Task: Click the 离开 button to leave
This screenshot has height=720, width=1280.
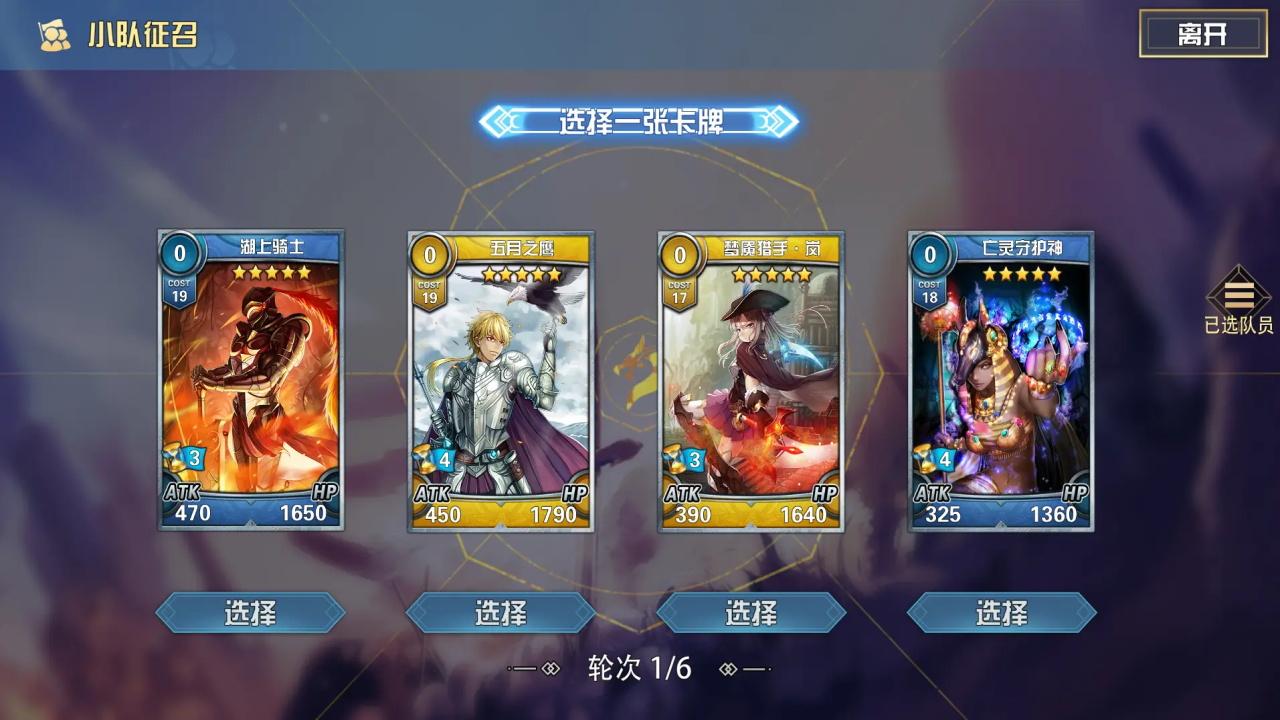Action: click(x=1204, y=31)
